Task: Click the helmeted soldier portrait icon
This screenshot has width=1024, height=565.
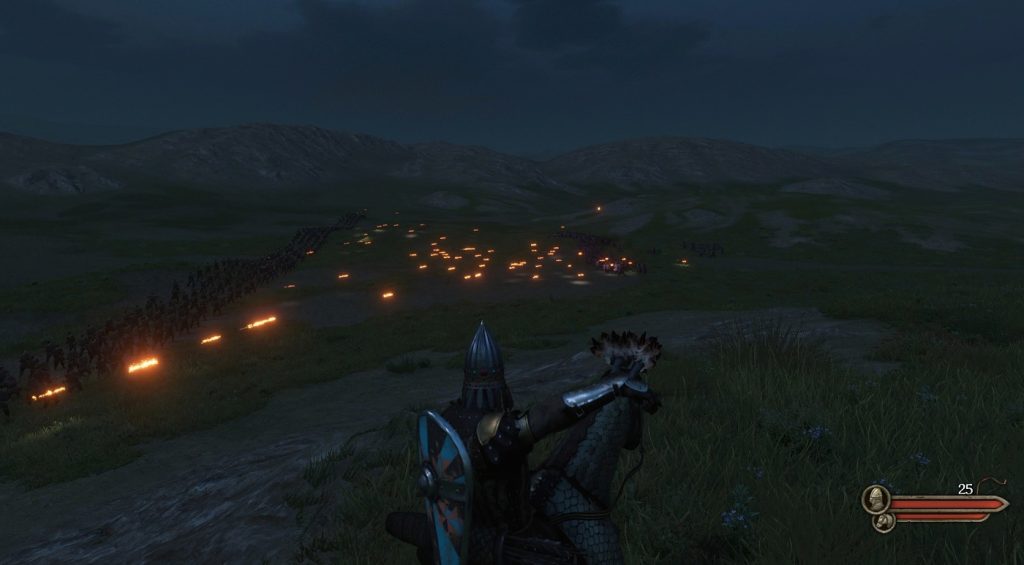Action: tap(876, 499)
